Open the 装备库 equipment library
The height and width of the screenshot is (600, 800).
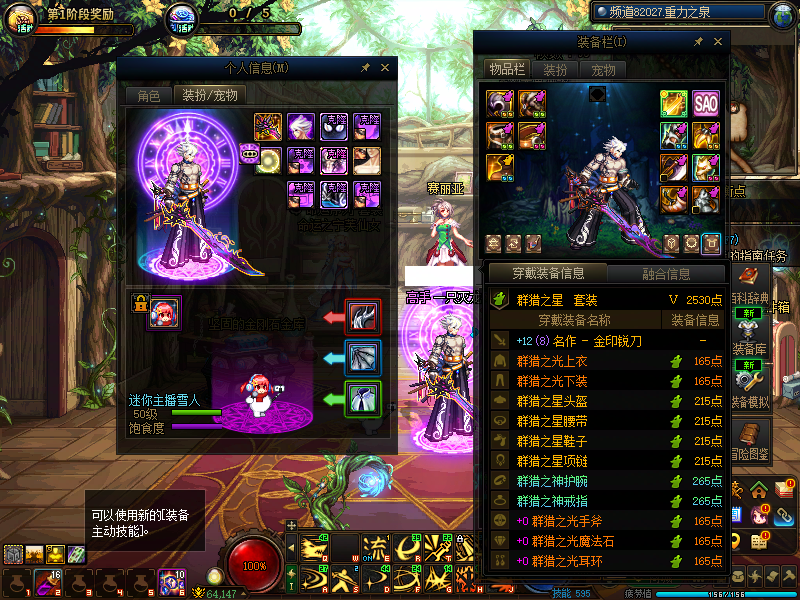coord(750,336)
